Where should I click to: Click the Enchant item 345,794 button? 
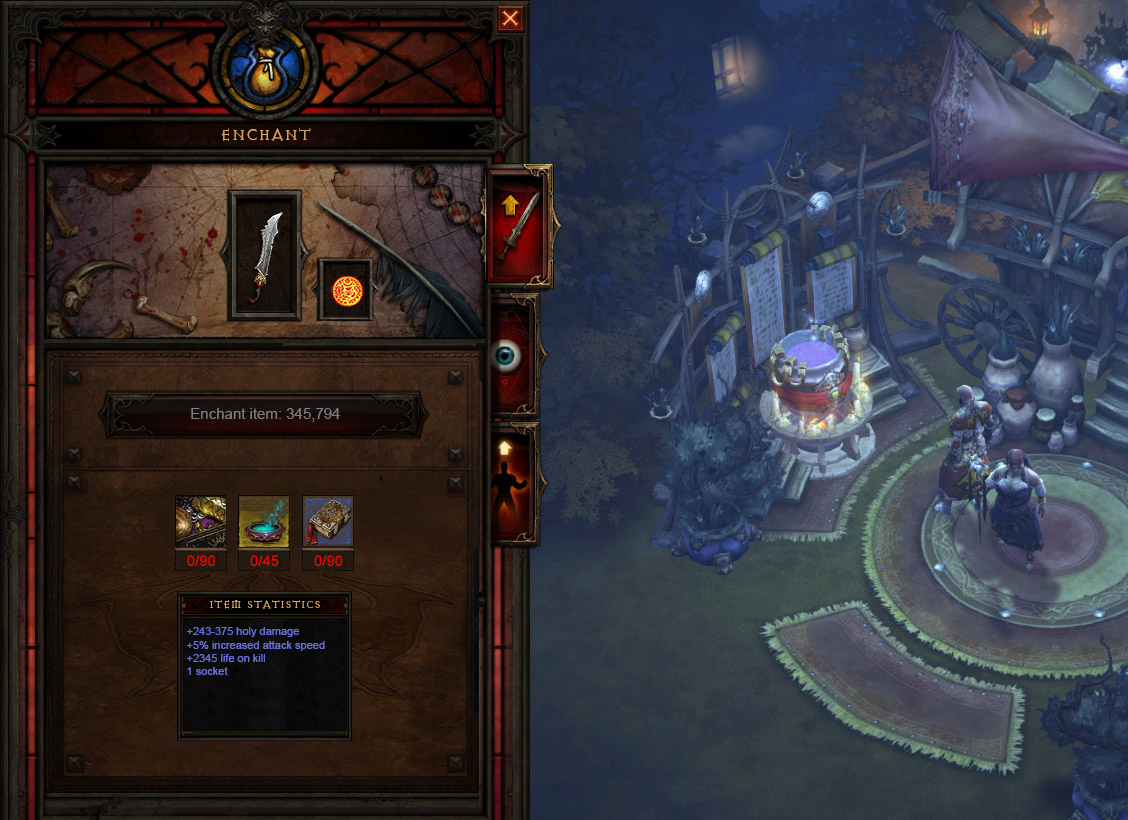[x=265, y=414]
